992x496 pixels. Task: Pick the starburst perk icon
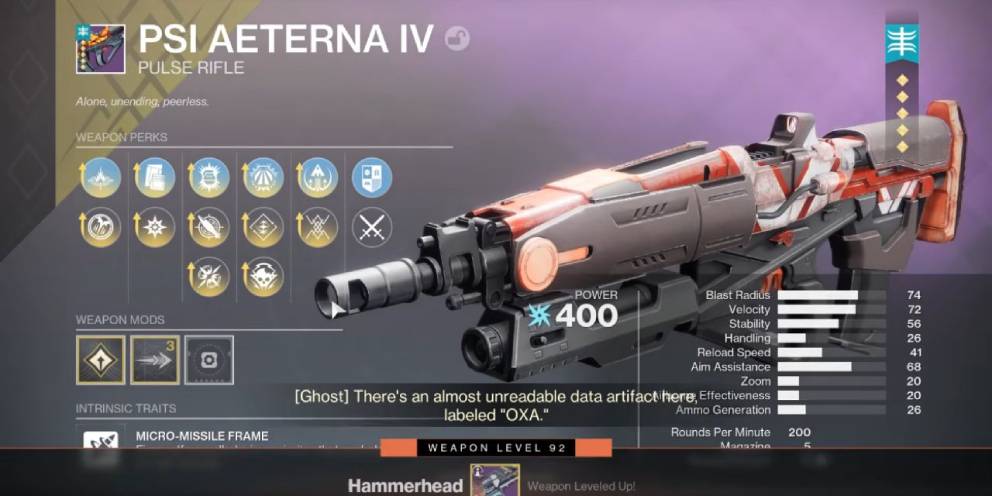[155, 227]
